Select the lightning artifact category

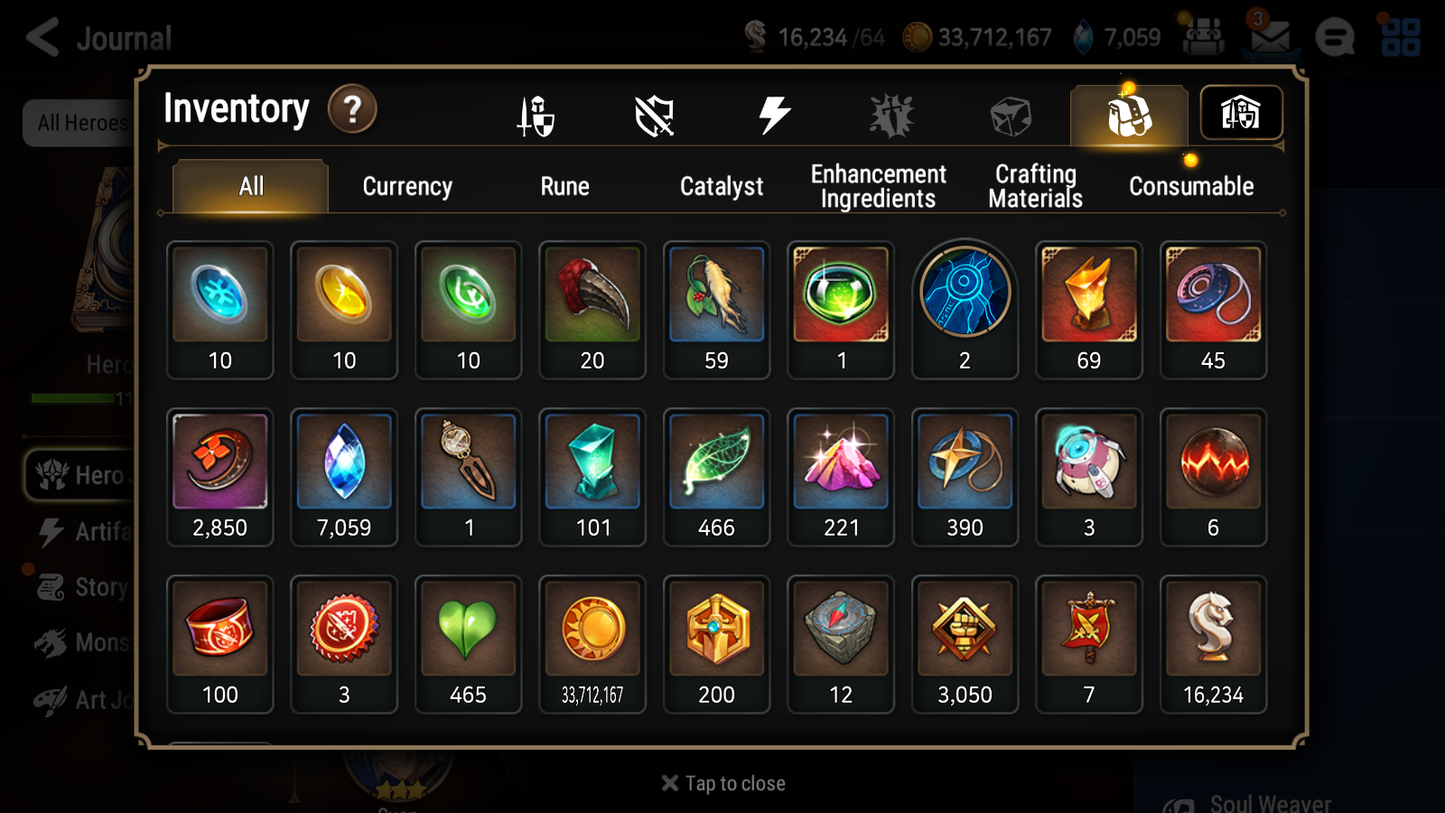pyautogui.click(x=774, y=113)
